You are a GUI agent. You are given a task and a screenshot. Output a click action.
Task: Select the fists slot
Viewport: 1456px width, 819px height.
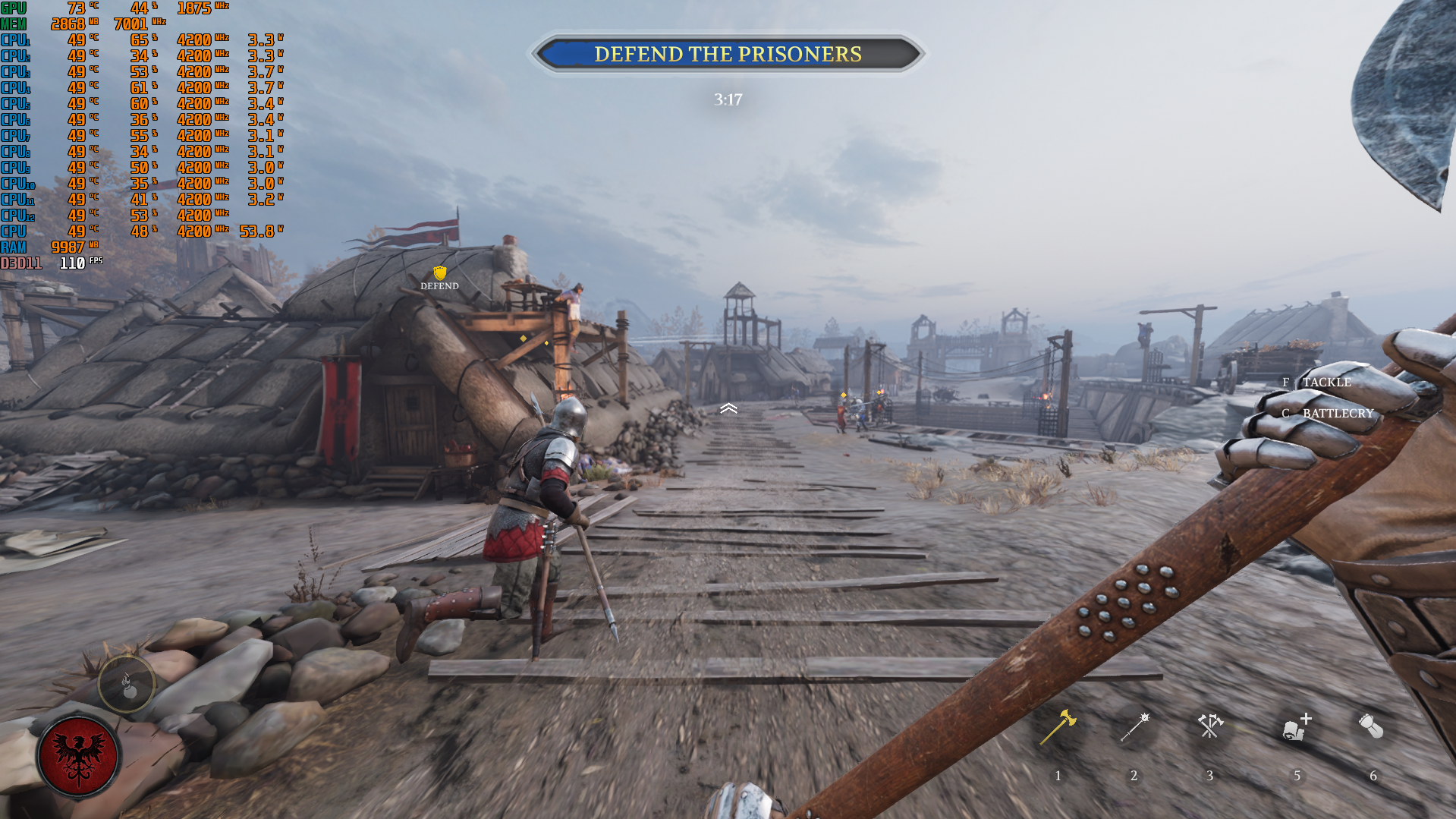[x=1372, y=726]
